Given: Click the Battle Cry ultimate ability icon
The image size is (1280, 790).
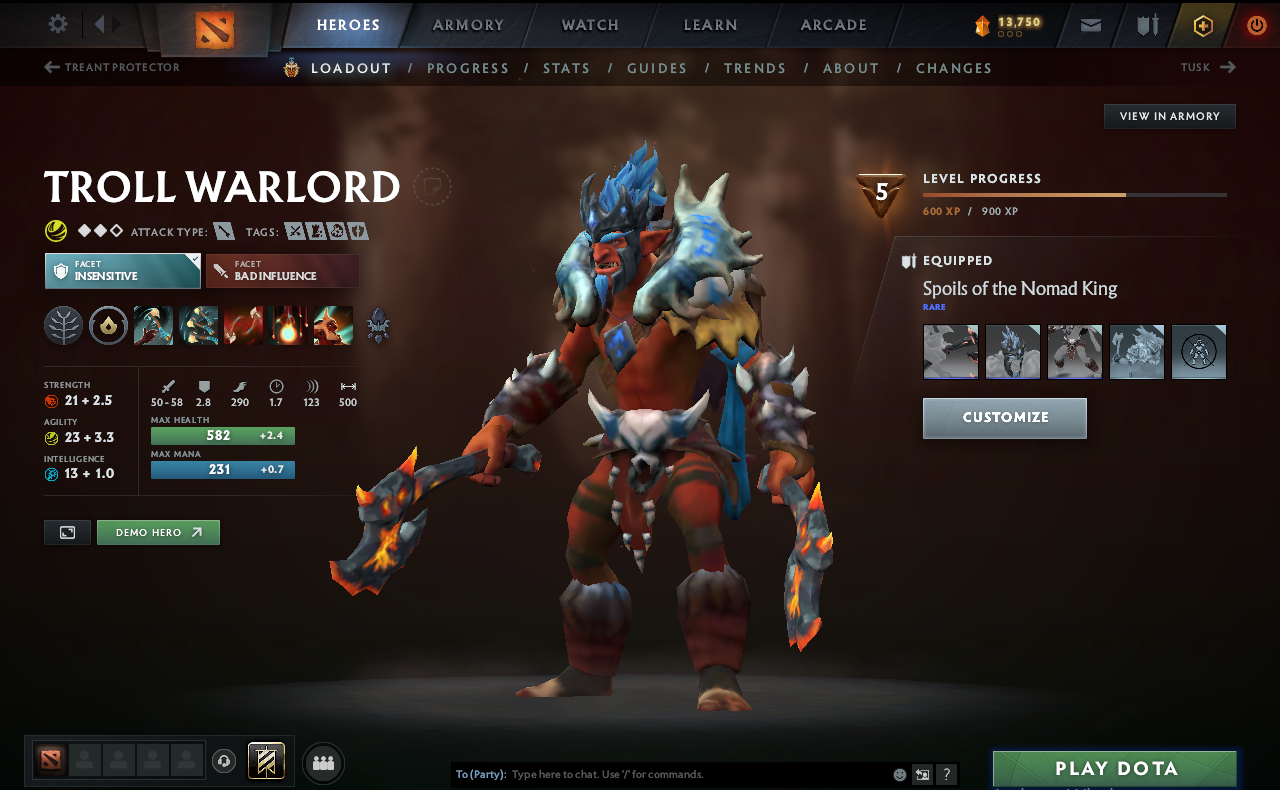Looking at the screenshot, I should point(333,325).
